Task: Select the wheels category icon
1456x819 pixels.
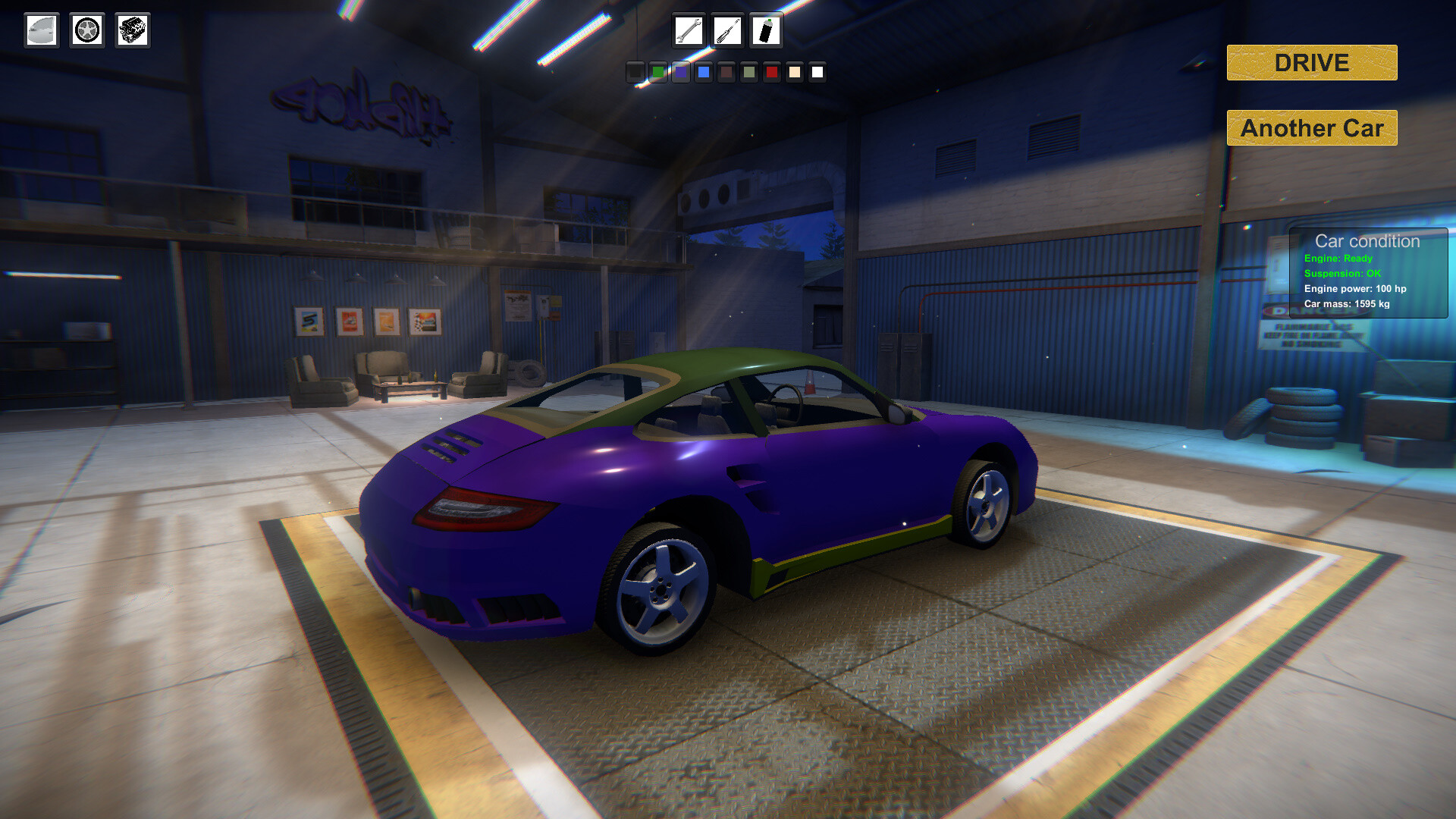Action: [x=86, y=30]
